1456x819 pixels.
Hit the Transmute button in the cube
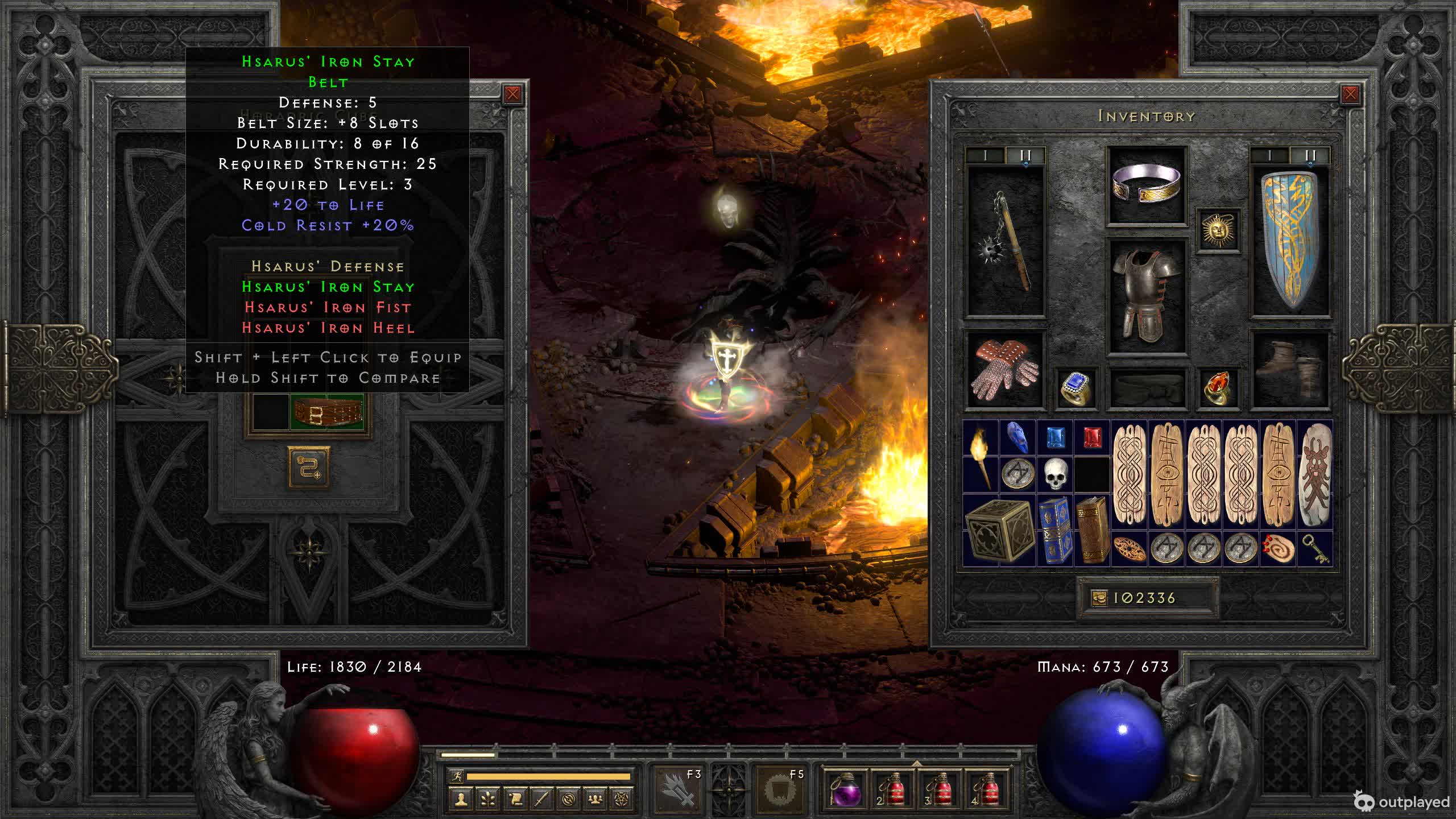coord(309,468)
